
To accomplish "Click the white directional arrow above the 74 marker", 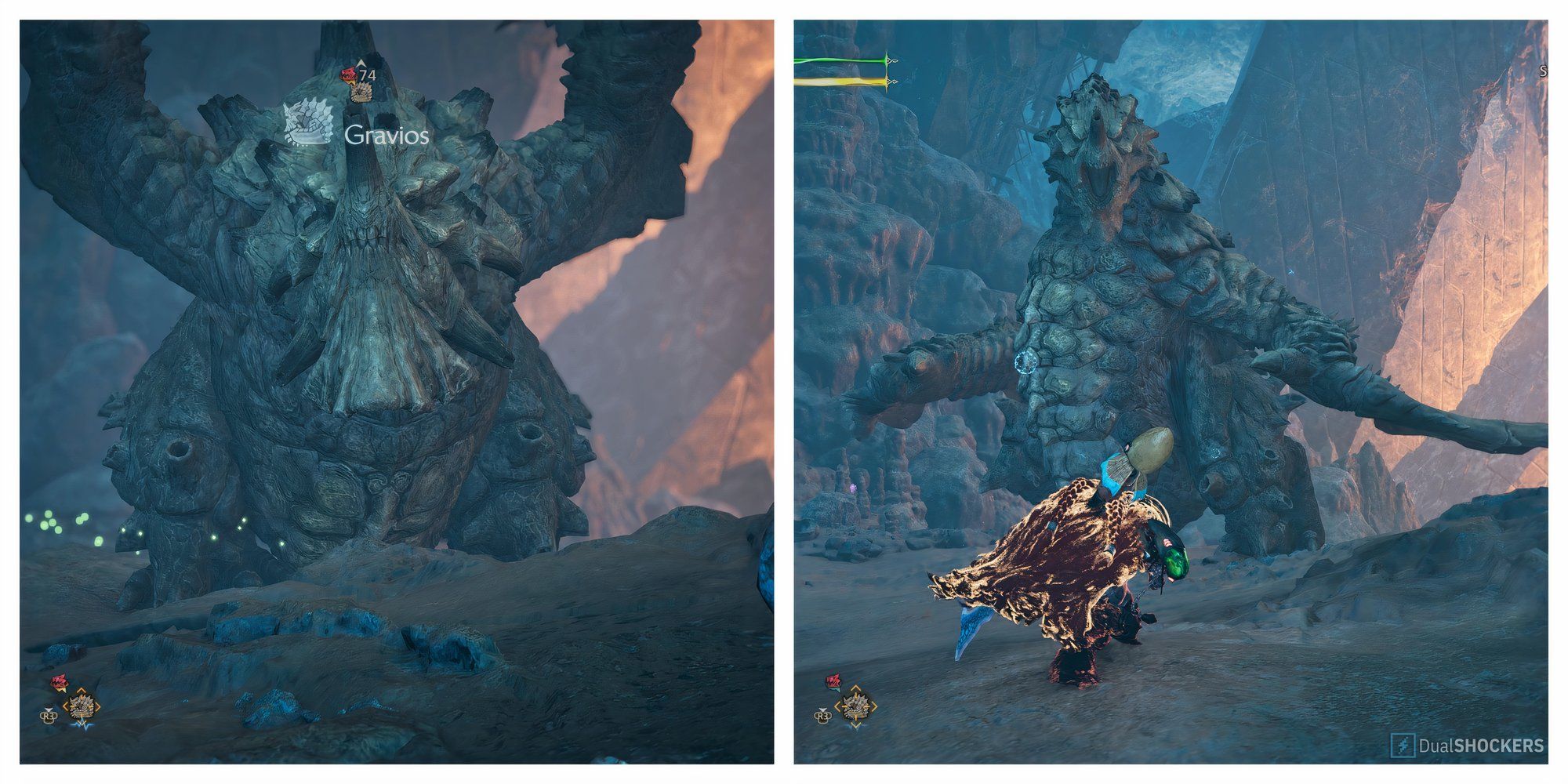I will pos(361,64).
